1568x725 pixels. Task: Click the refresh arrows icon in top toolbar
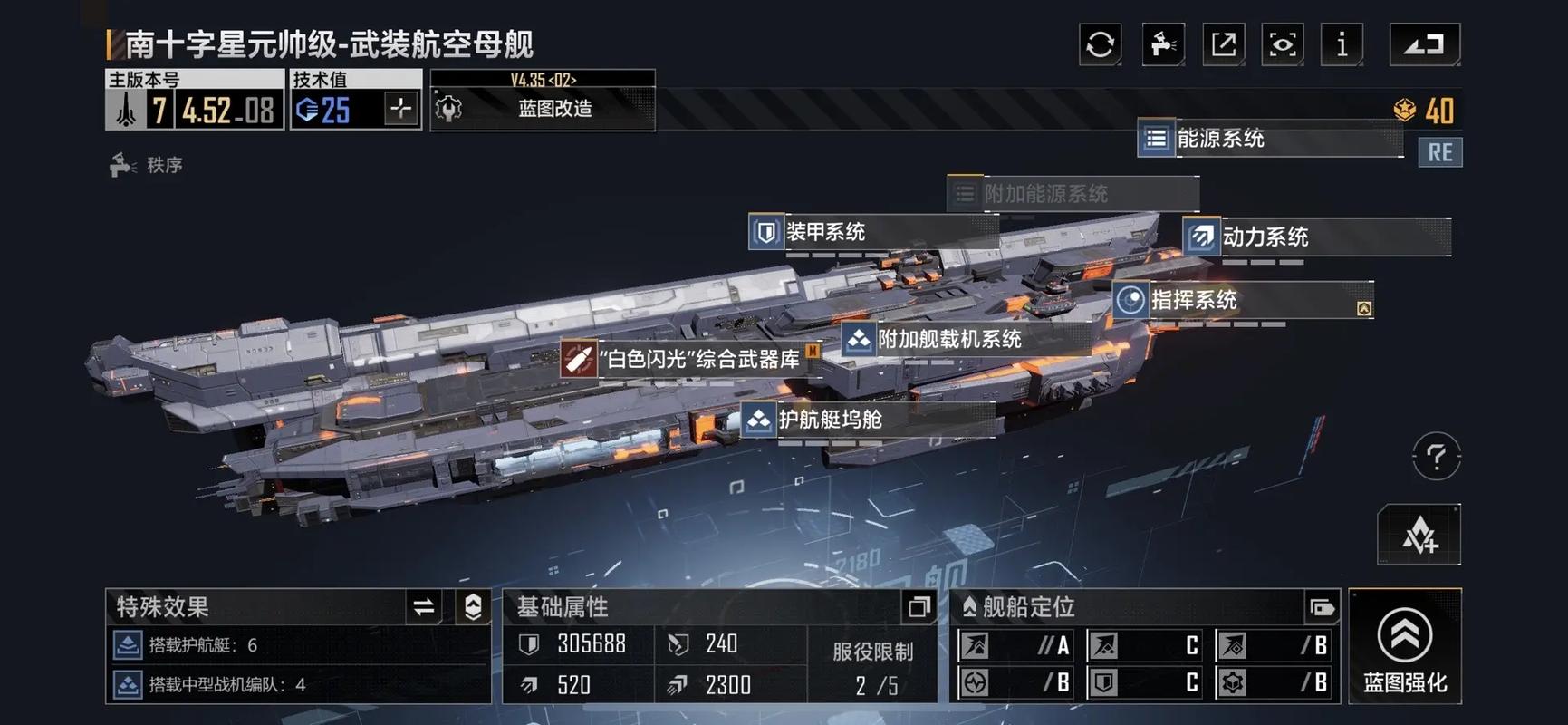click(x=1100, y=44)
